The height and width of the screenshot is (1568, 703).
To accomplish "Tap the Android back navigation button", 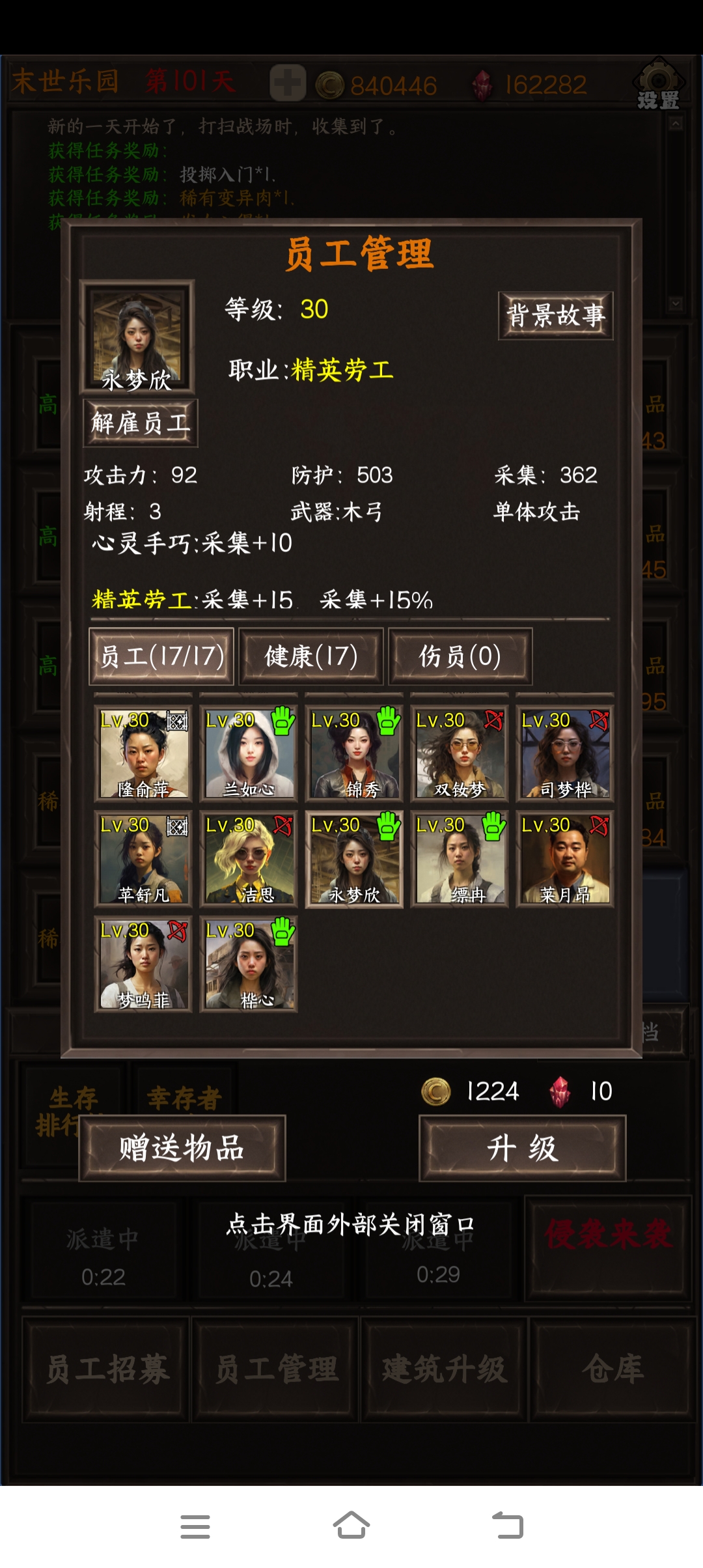I will coord(508,1526).
